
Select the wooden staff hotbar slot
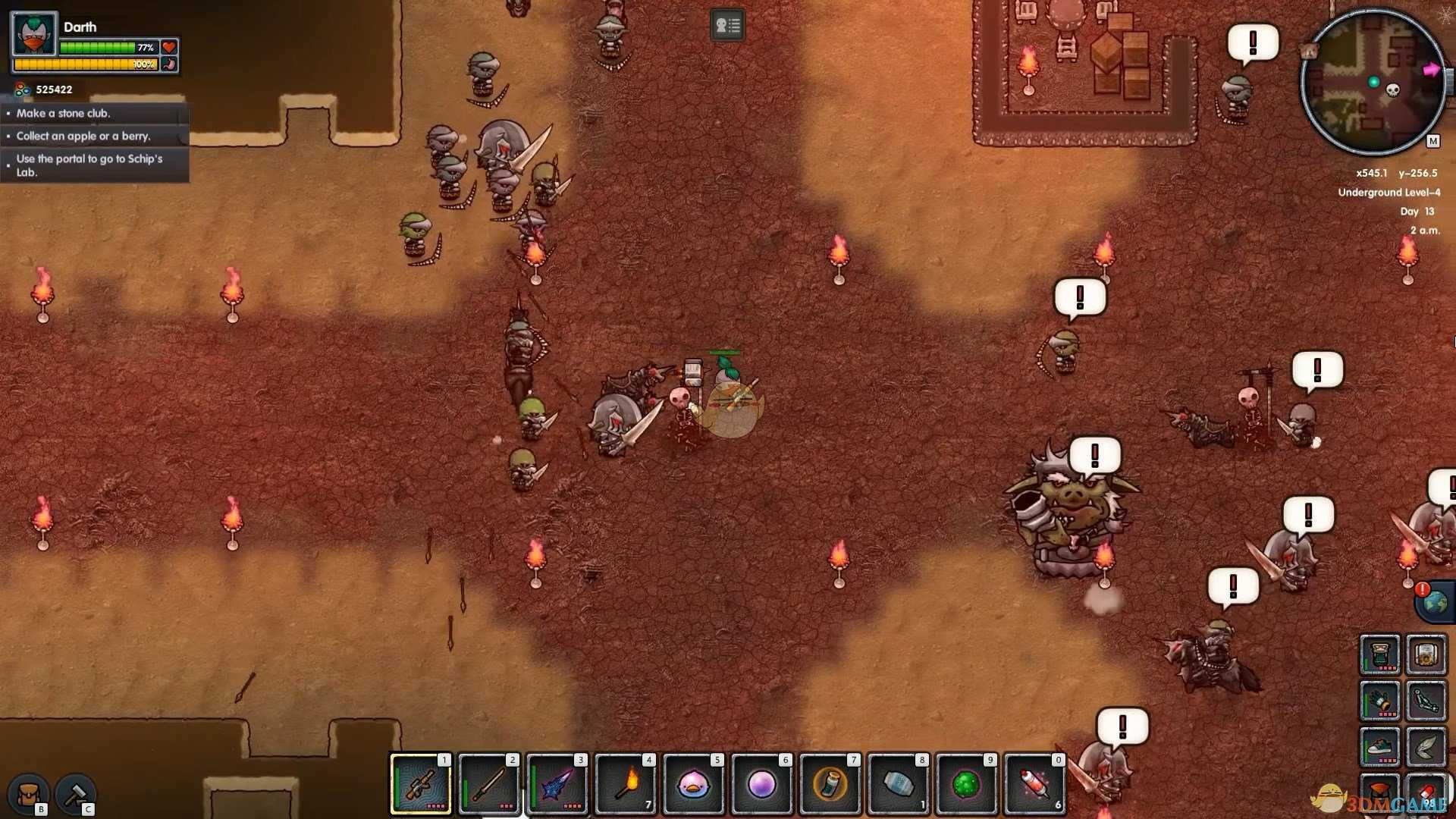pyautogui.click(x=489, y=785)
